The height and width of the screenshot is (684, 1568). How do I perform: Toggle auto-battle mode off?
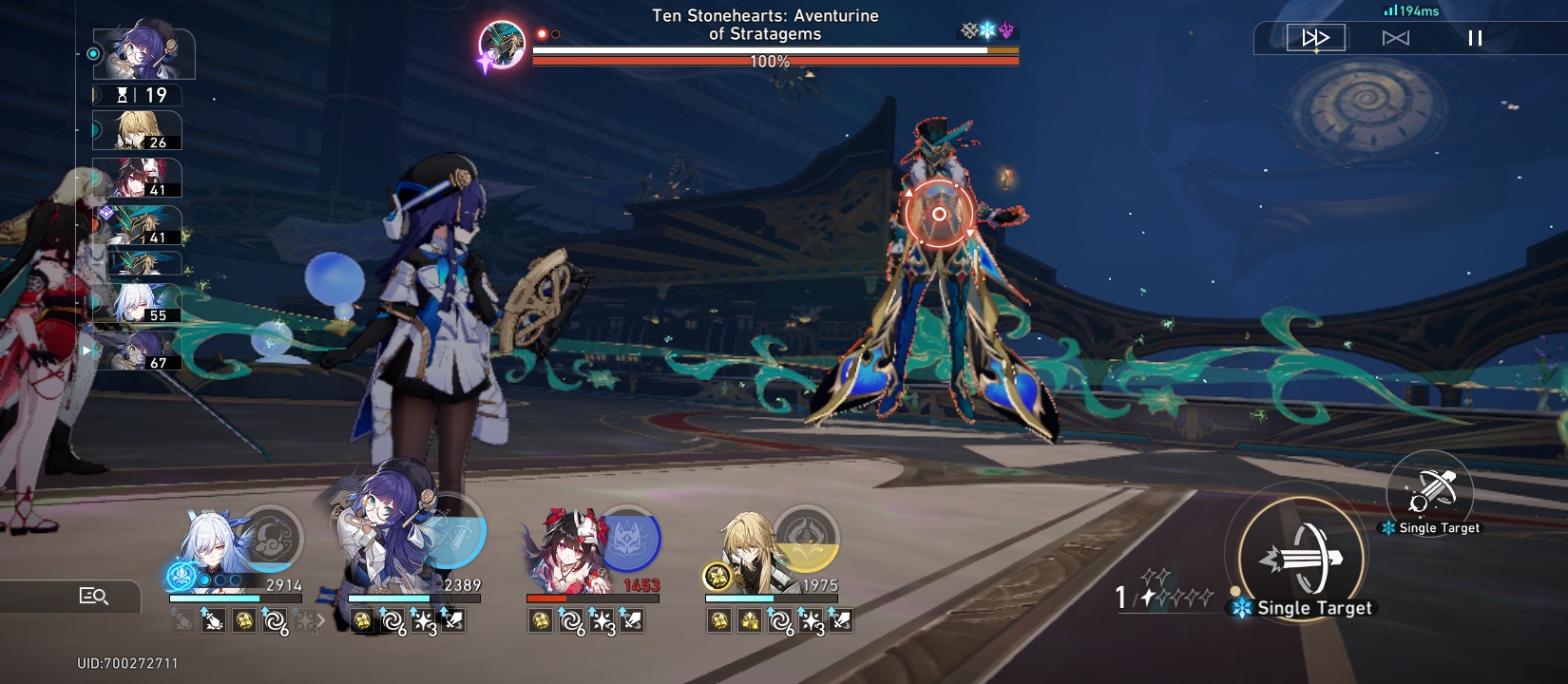[x=1395, y=39]
